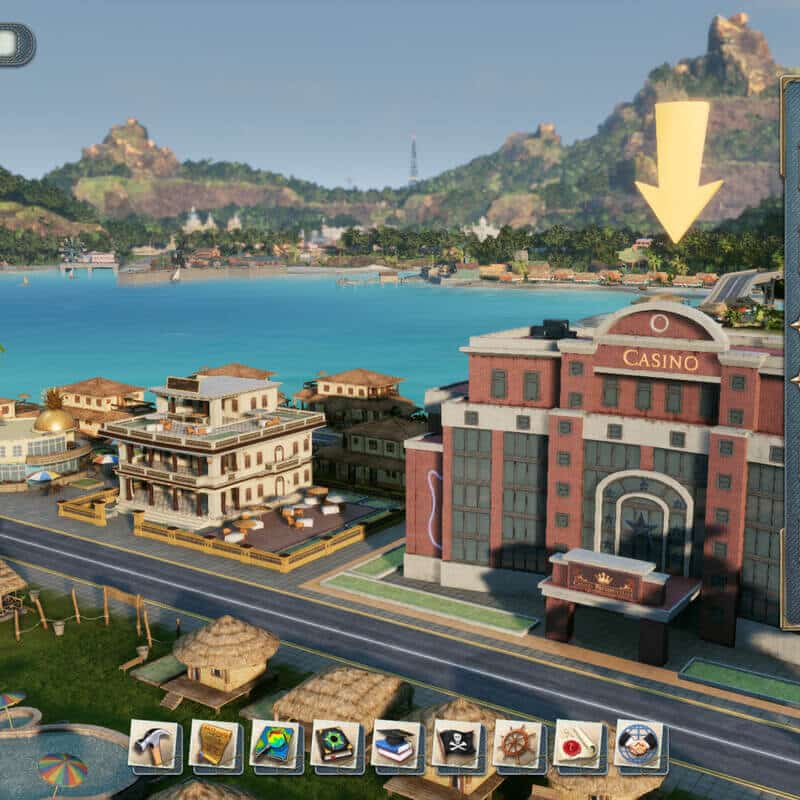
Task: Show the colorful map overlays icon
Action: 275,744
